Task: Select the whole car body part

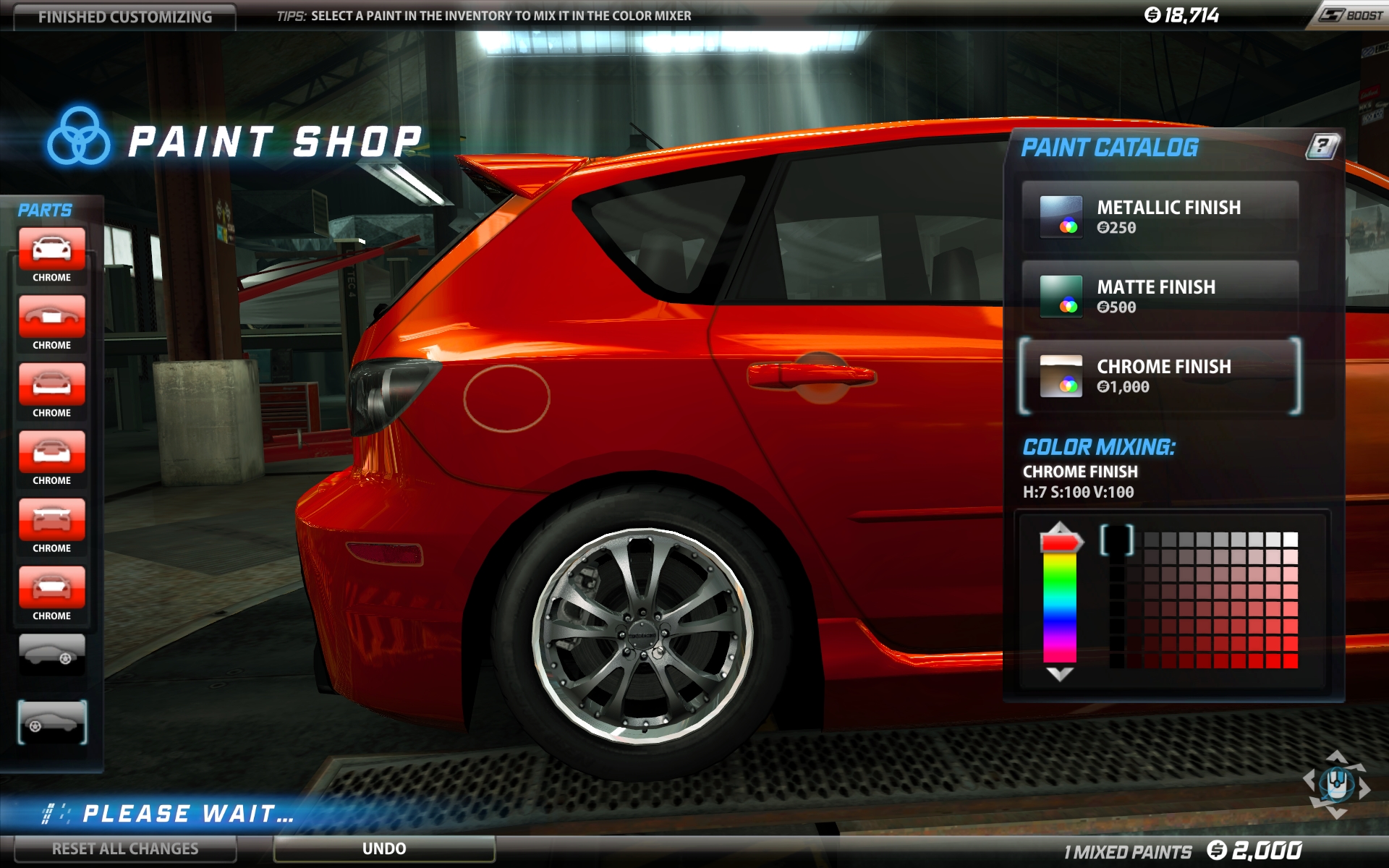Action: [x=51, y=250]
